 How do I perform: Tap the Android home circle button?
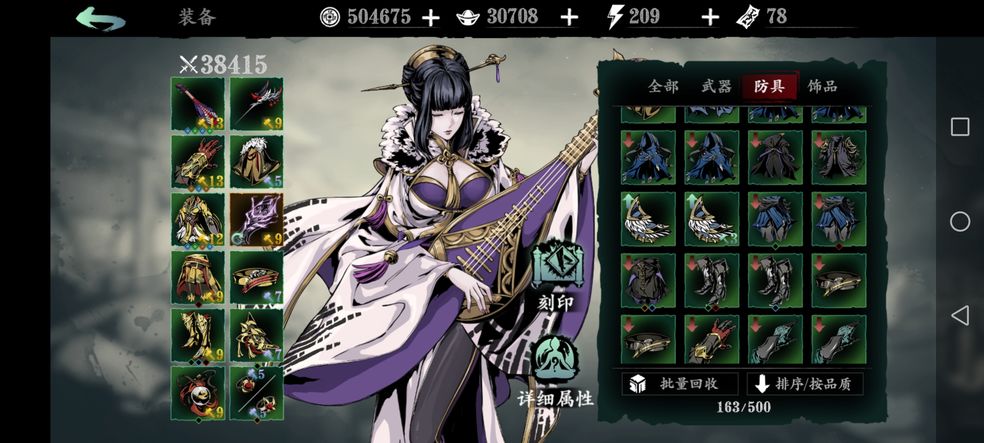(959, 221)
